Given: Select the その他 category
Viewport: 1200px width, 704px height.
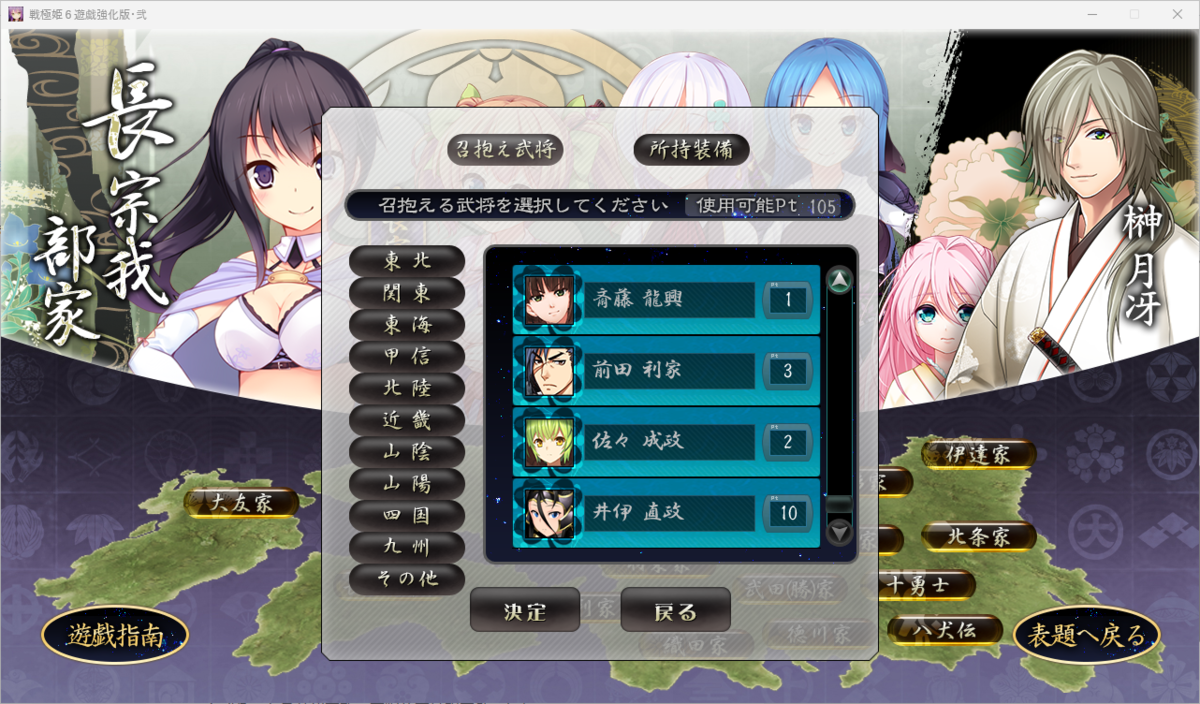Looking at the screenshot, I should (407, 579).
